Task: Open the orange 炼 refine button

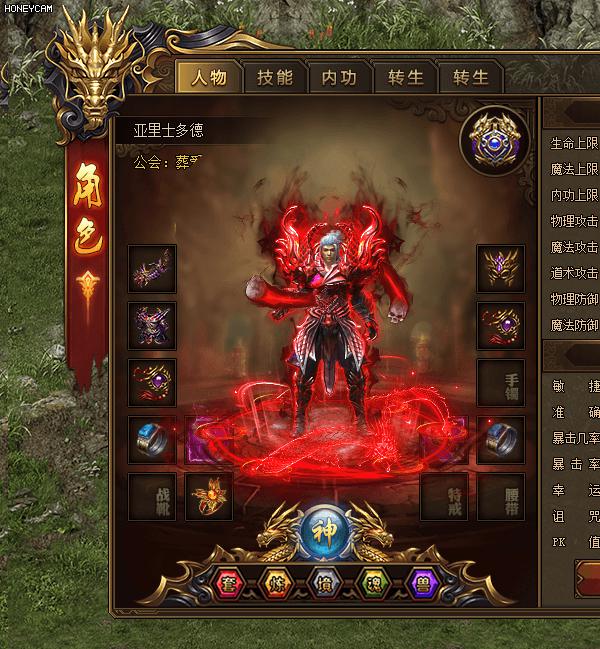Action: pos(274,583)
